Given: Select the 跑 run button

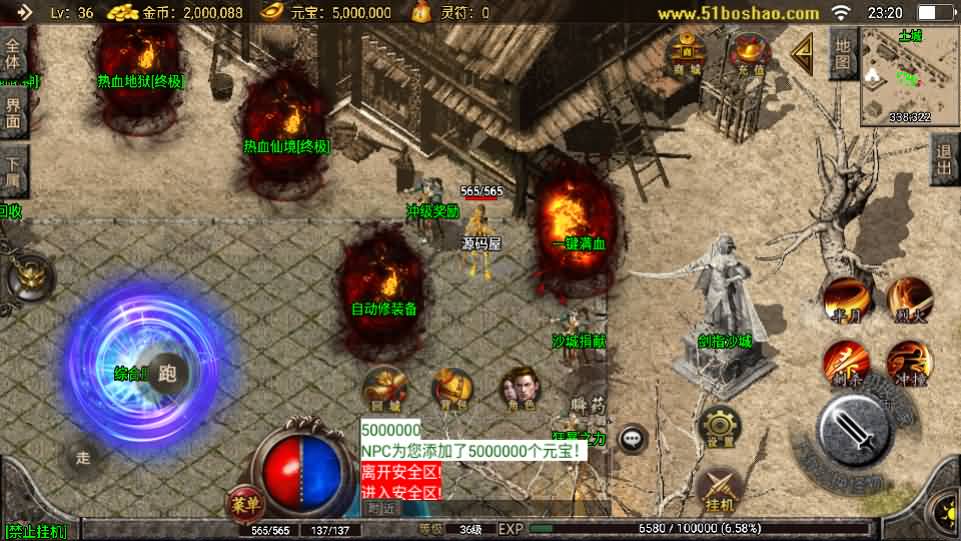Looking at the screenshot, I should pos(167,373).
